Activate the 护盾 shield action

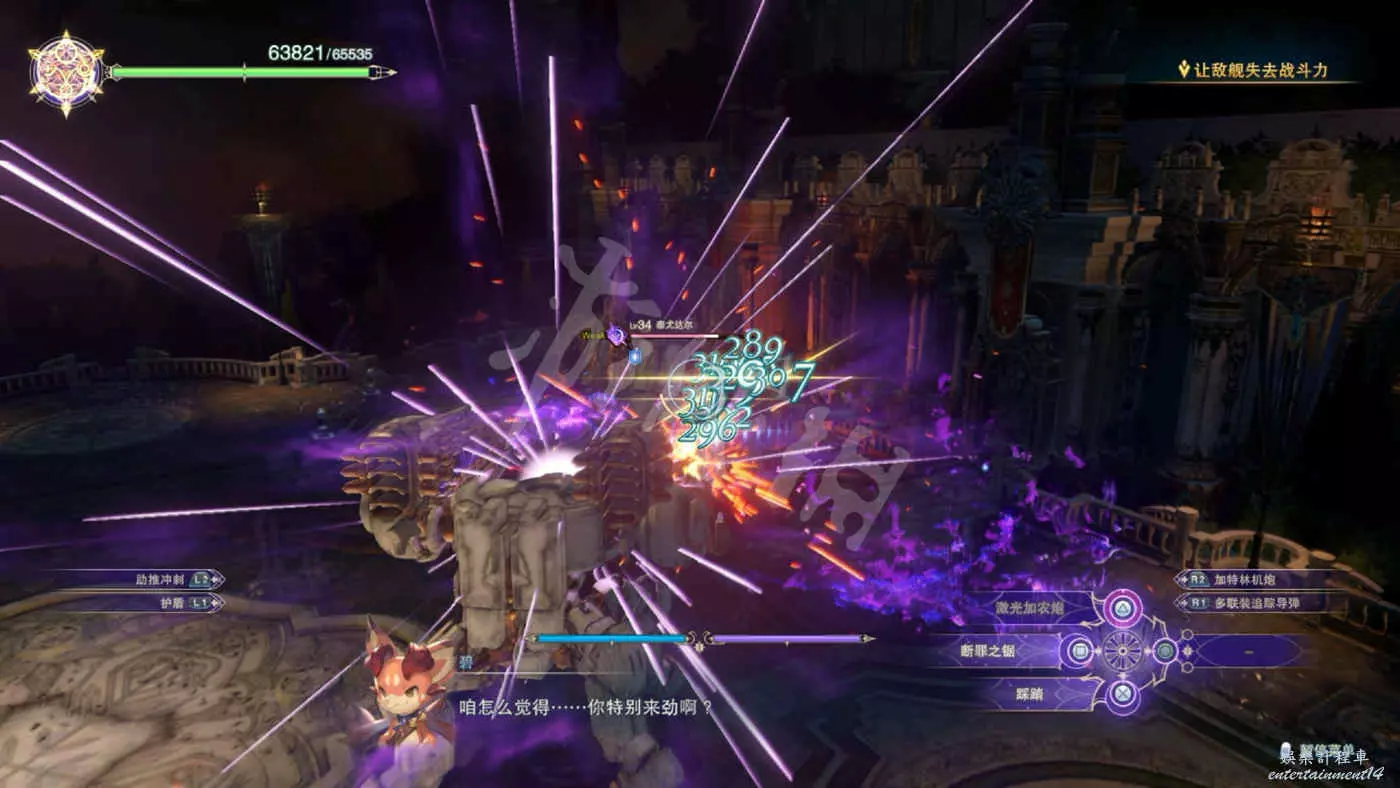172,603
